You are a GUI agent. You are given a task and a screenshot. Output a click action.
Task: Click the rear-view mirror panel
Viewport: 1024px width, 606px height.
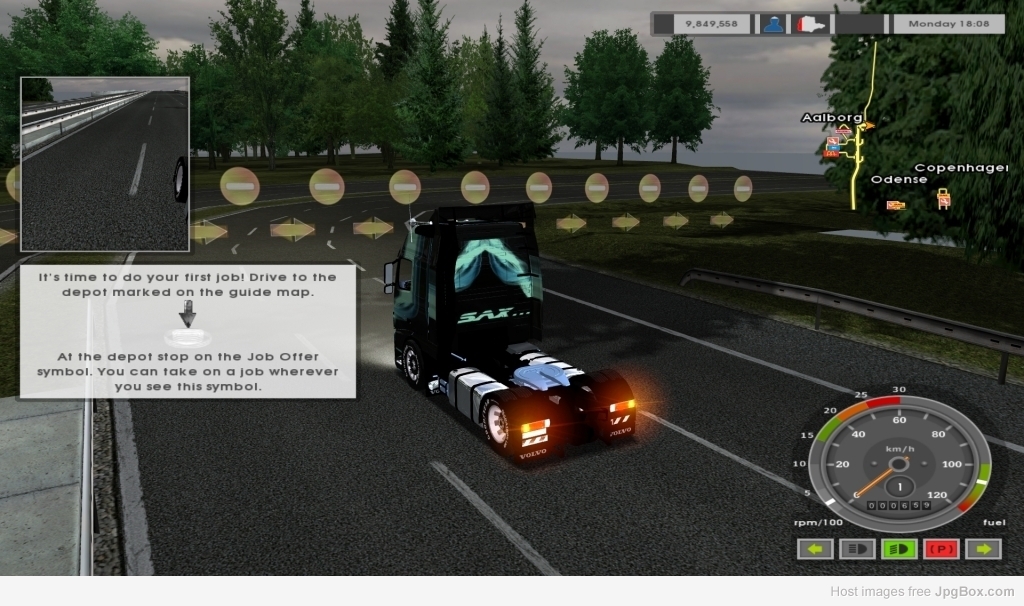click(104, 164)
